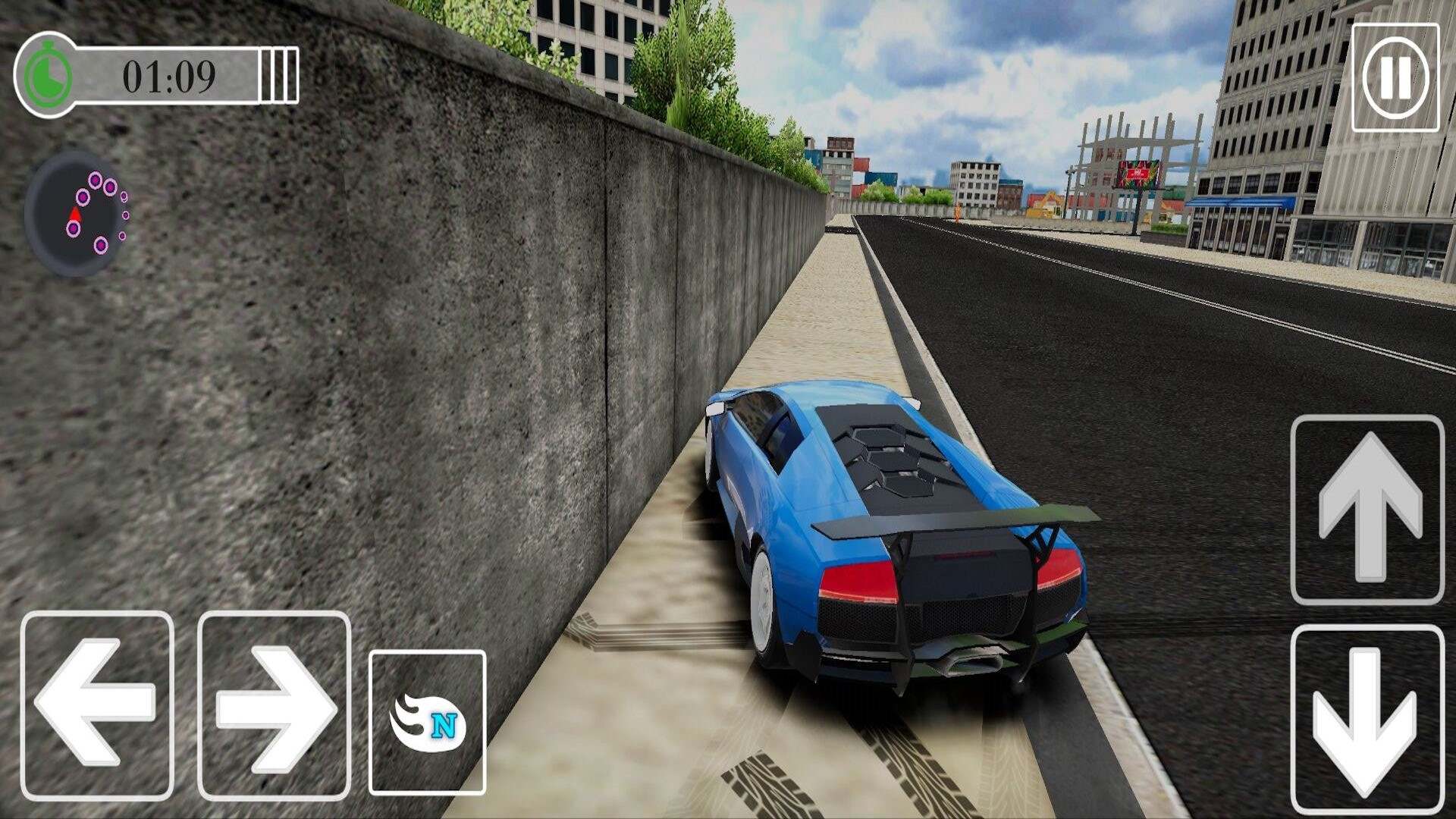Accelerate using the up arrow button
This screenshot has height=819, width=1456.
(1367, 510)
